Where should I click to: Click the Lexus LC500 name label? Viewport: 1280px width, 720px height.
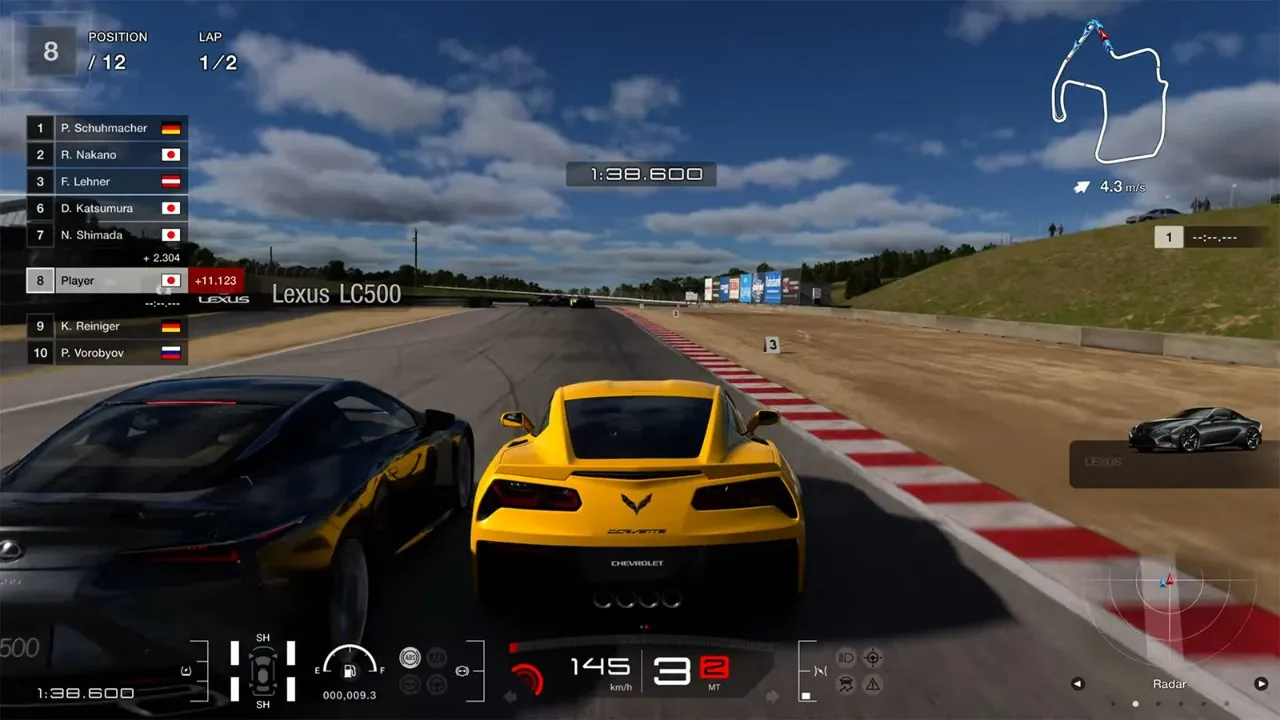(x=336, y=294)
